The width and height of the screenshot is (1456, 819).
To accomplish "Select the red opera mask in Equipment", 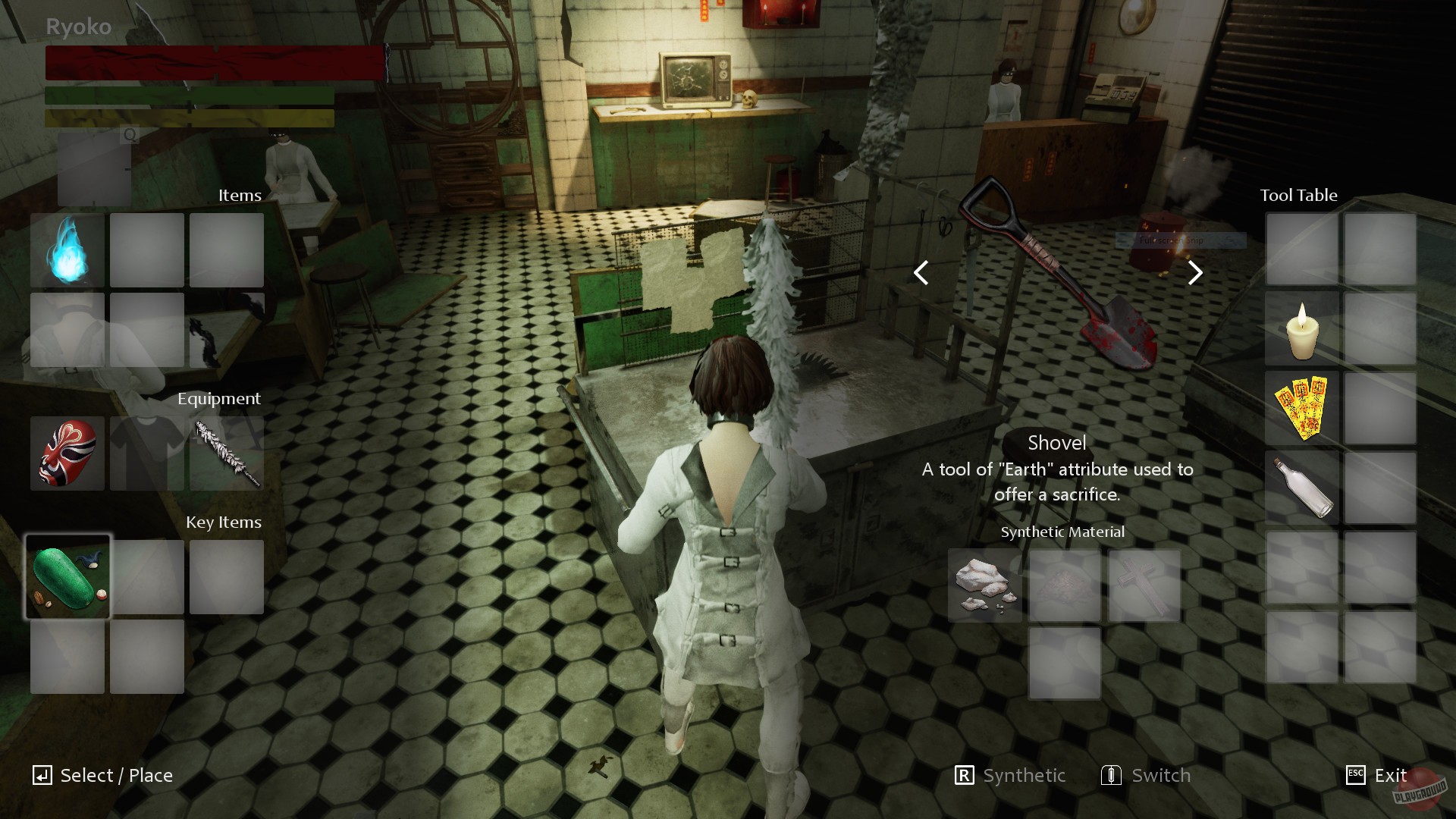I will pos(67,453).
